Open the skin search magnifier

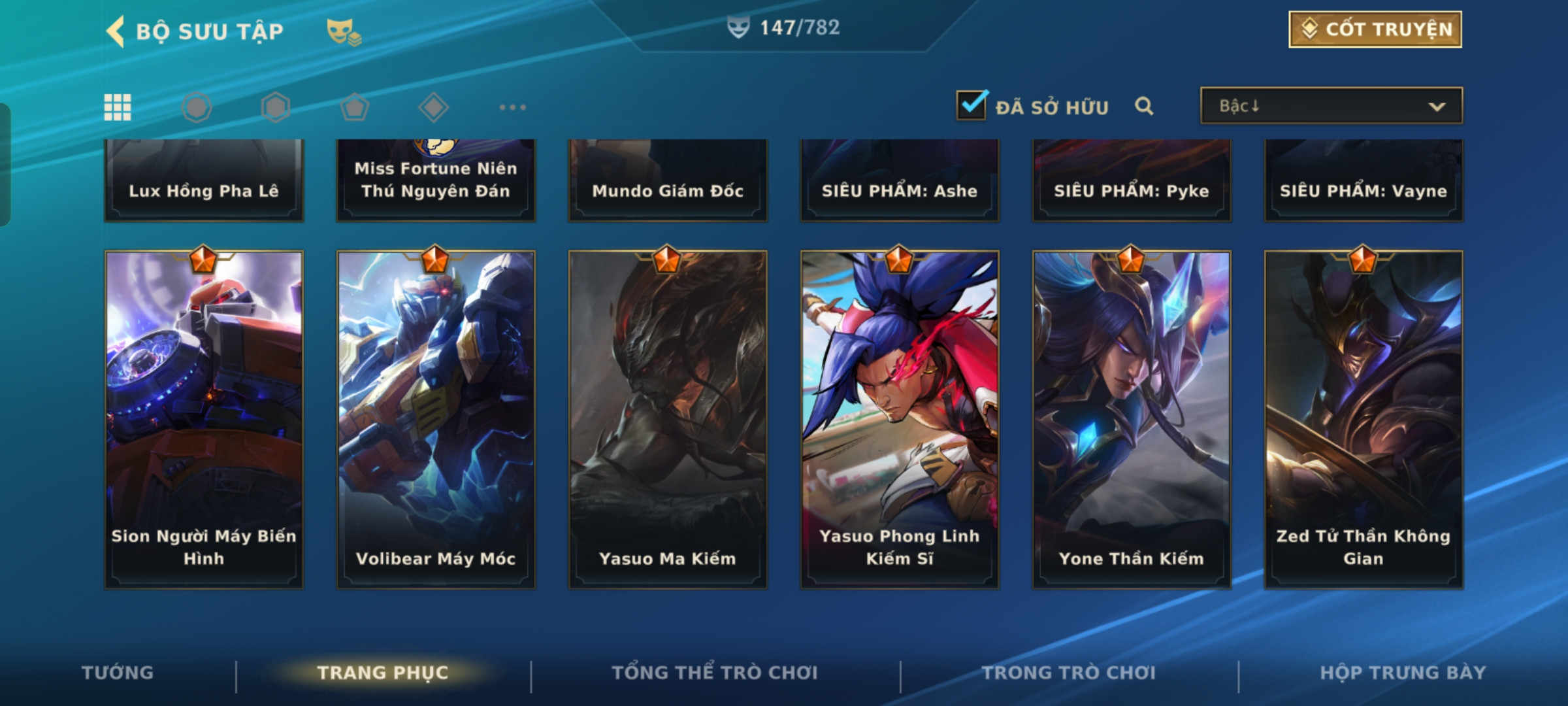click(x=1143, y=106)
